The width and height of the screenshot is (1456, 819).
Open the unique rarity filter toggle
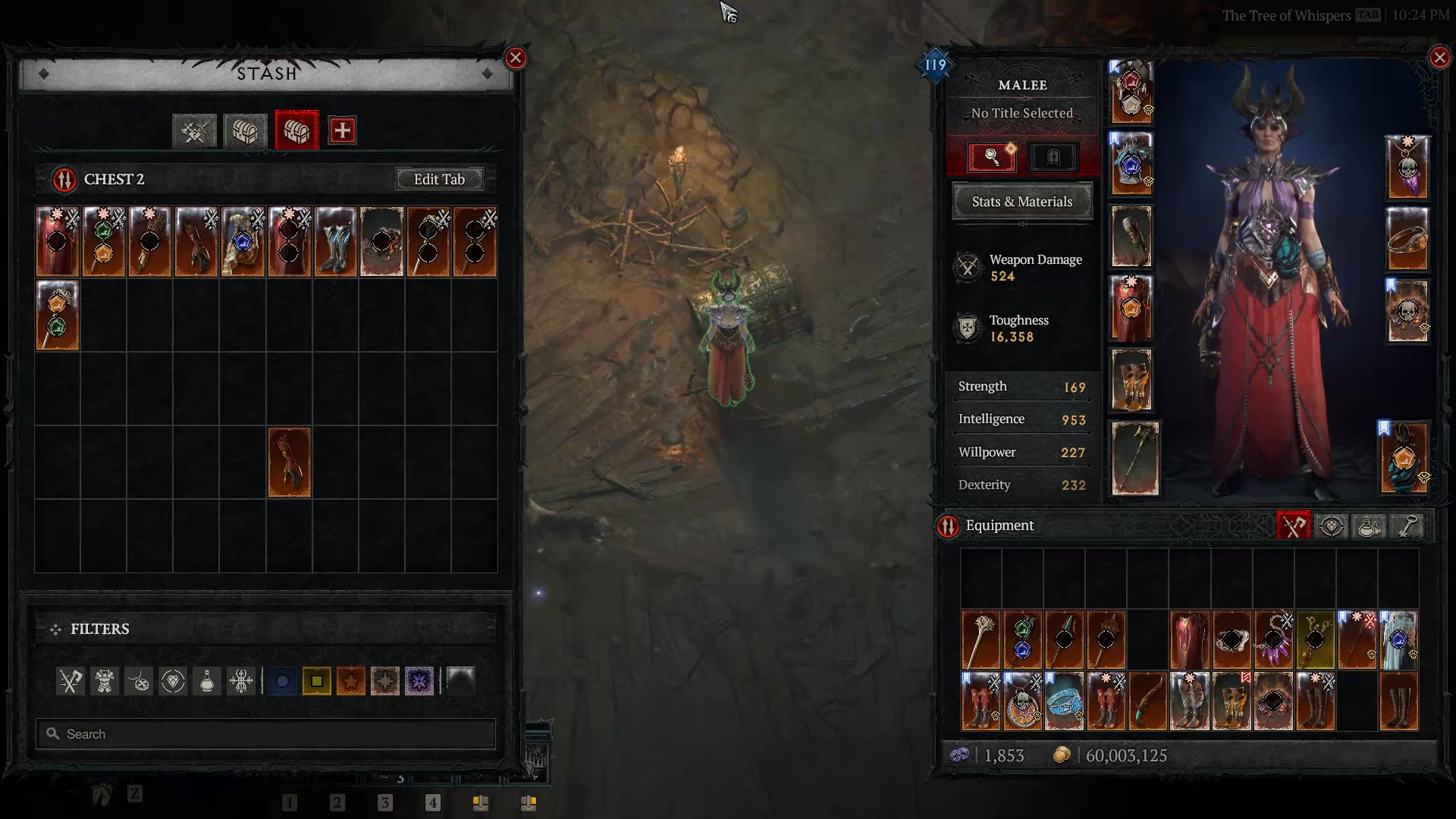(385, 681)
